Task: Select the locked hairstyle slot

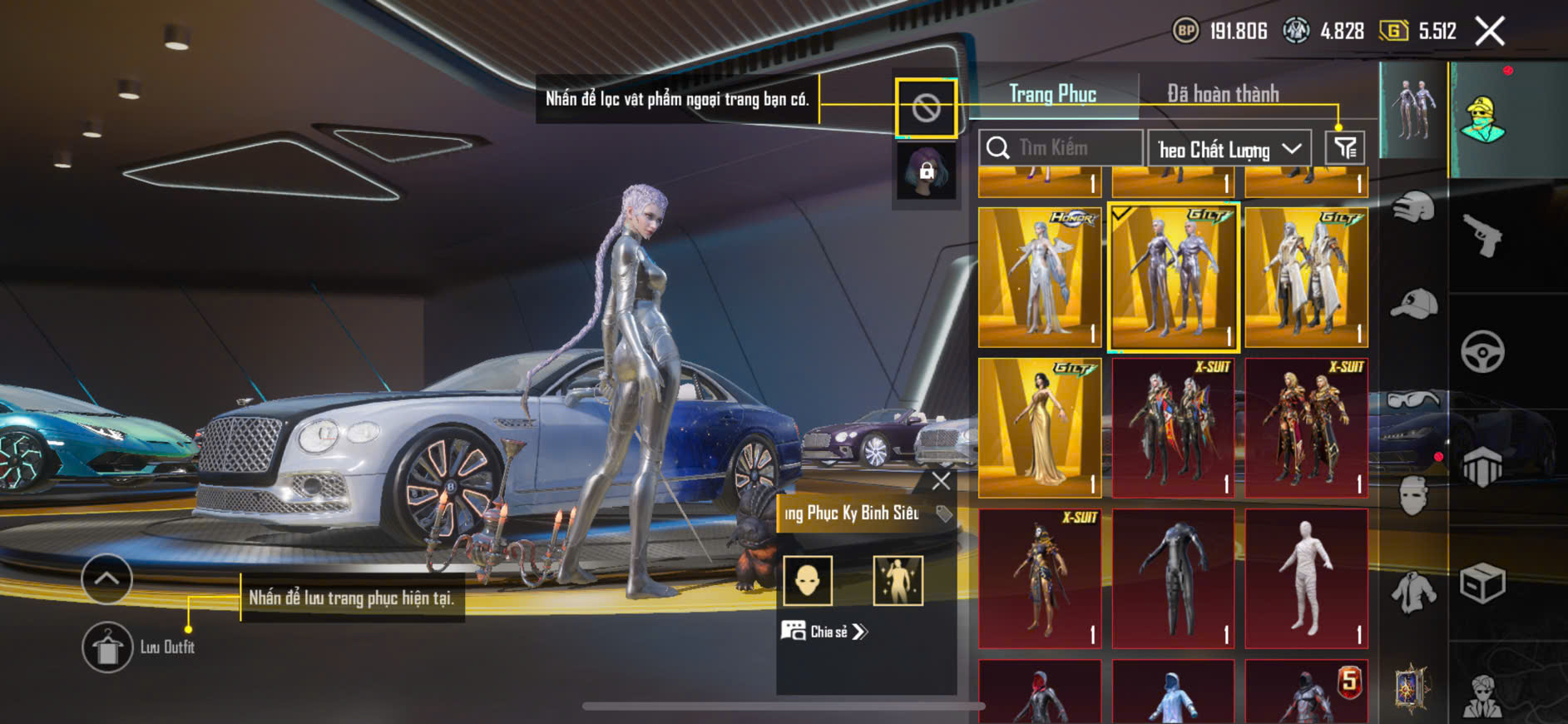Action: 926,171
